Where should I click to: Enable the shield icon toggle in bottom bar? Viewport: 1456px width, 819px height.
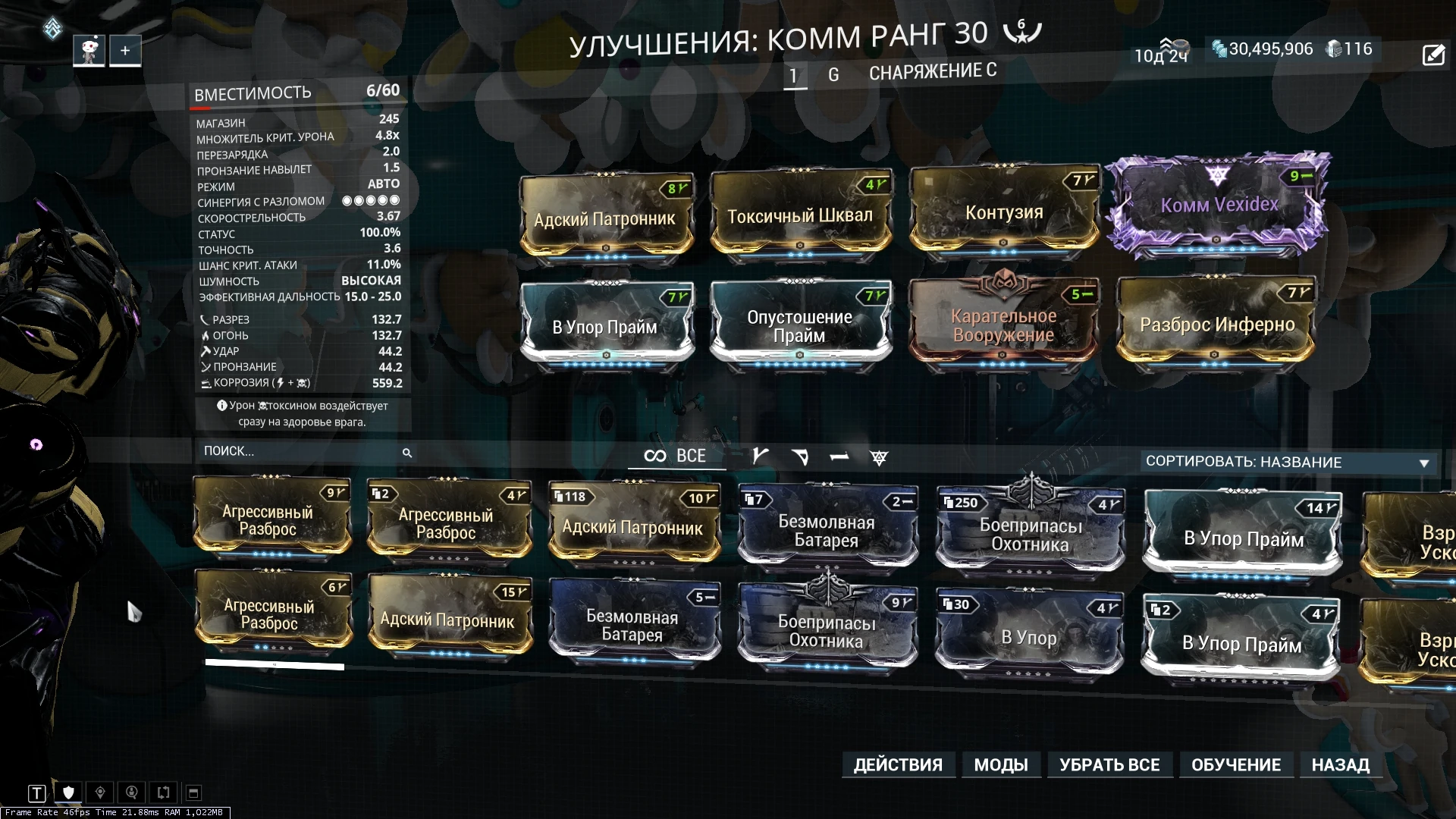click(68, 792)
